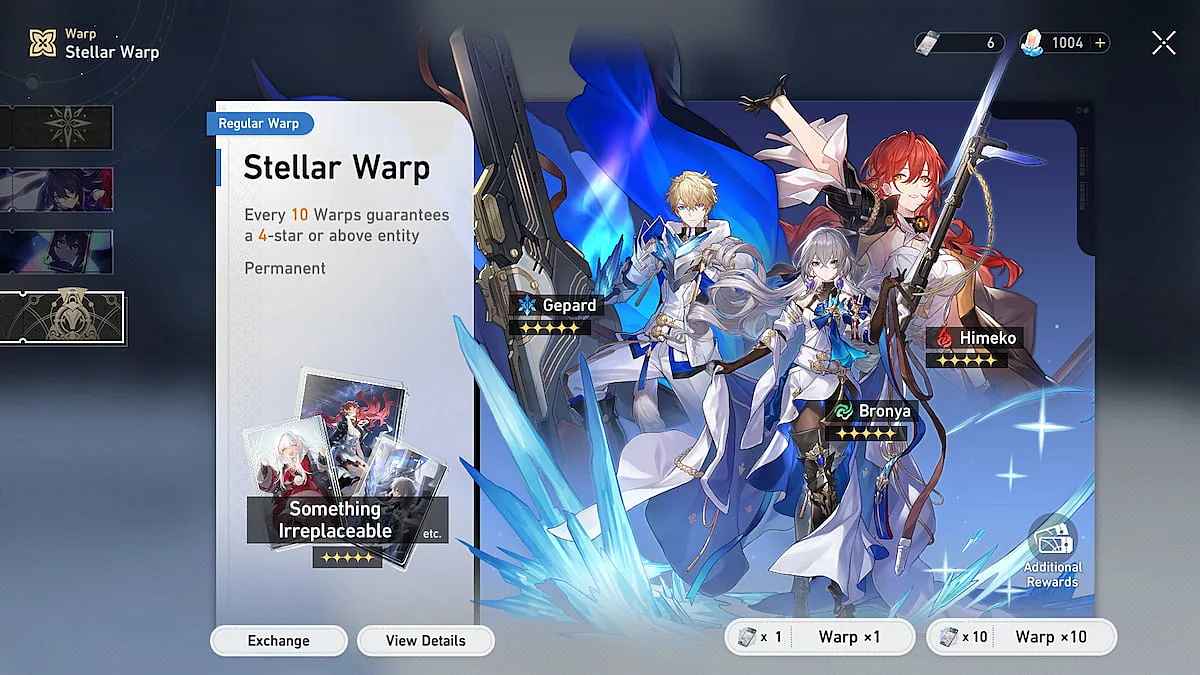This screenshot has height=675, width=1200.
Task: Perform a ten-pull Warp ×10
Action: (x=1021, y=637)
